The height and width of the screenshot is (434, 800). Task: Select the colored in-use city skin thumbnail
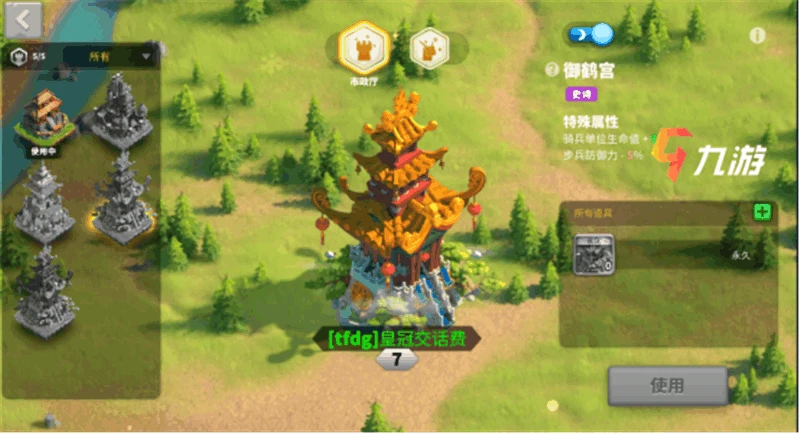coord(46,118)
